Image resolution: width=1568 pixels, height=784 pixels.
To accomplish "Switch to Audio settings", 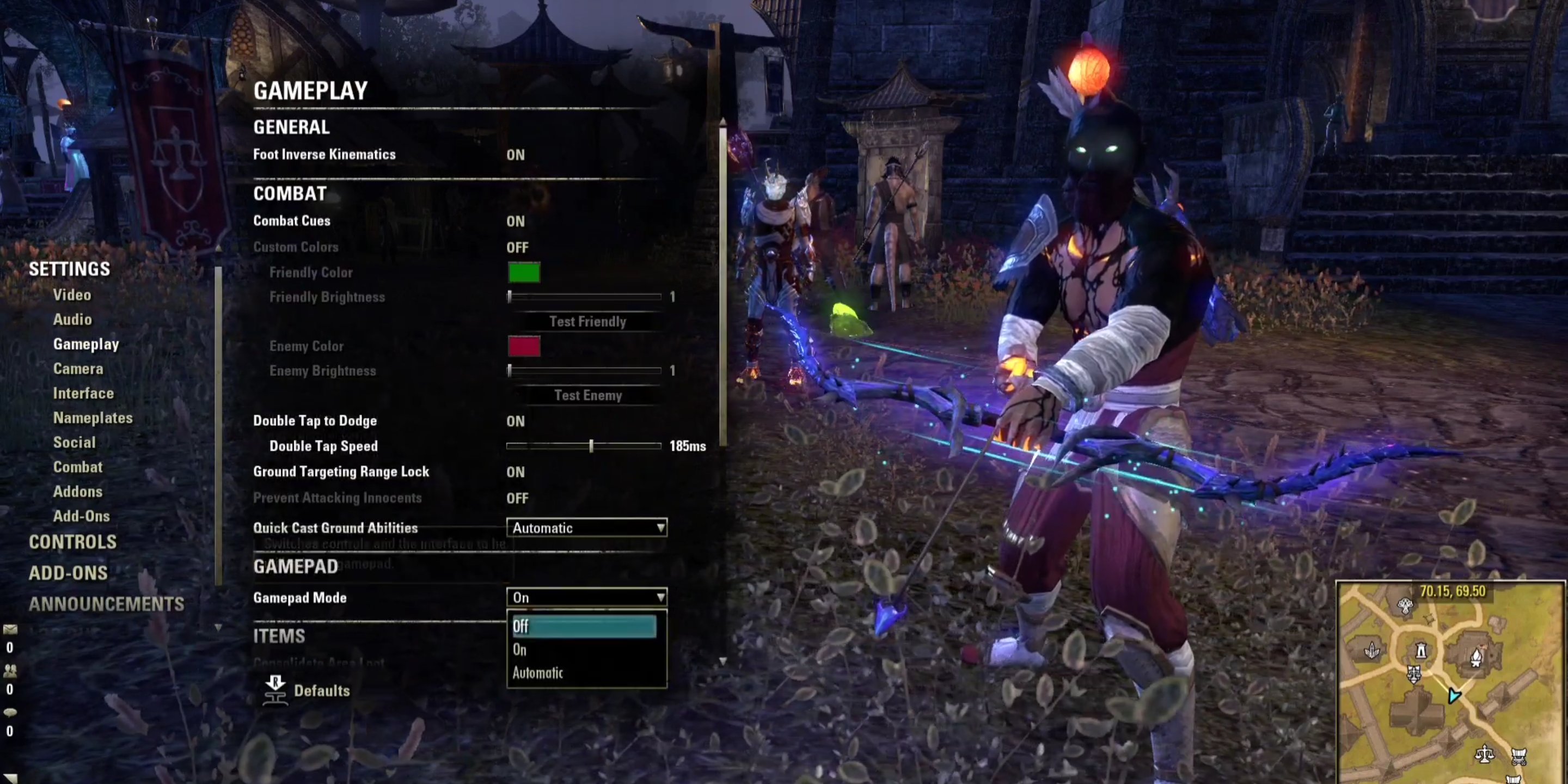I will 72,320.
